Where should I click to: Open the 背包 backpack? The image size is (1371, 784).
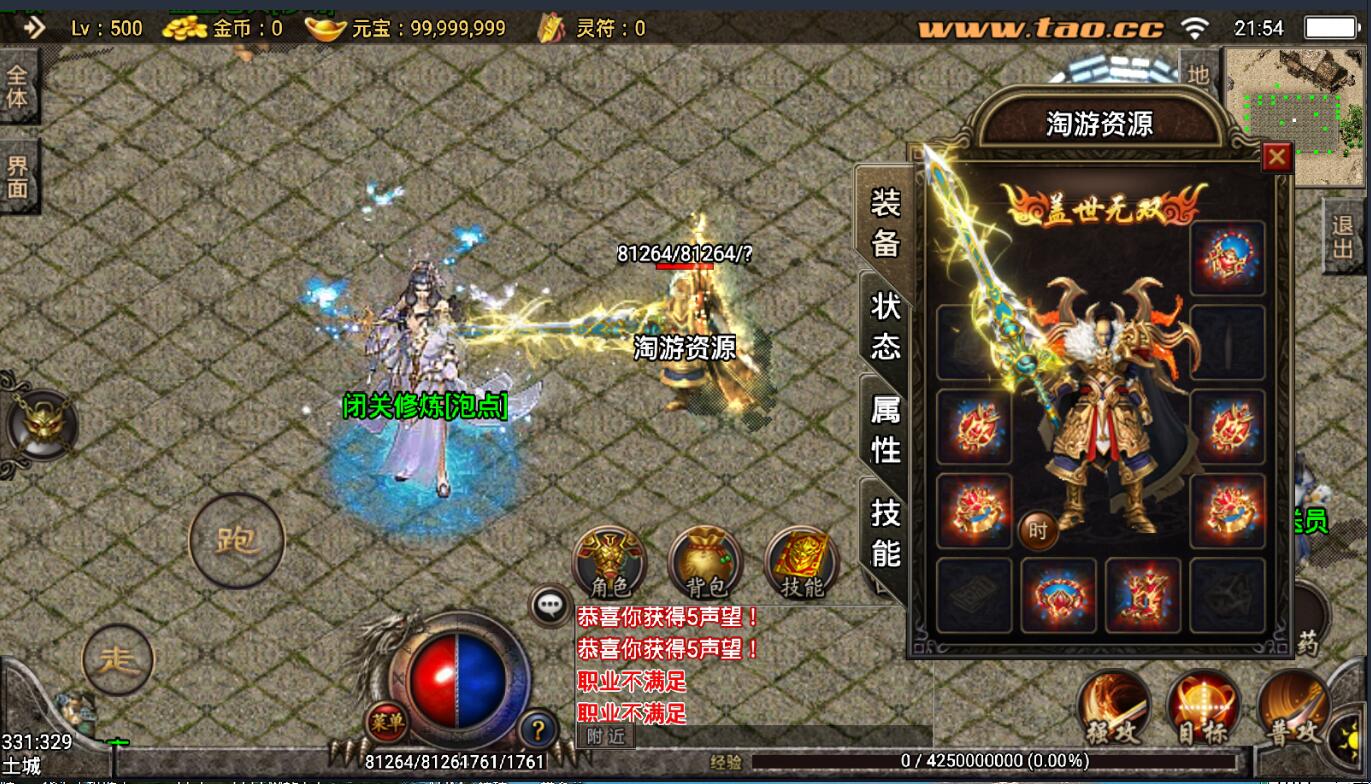pos(705,563)
